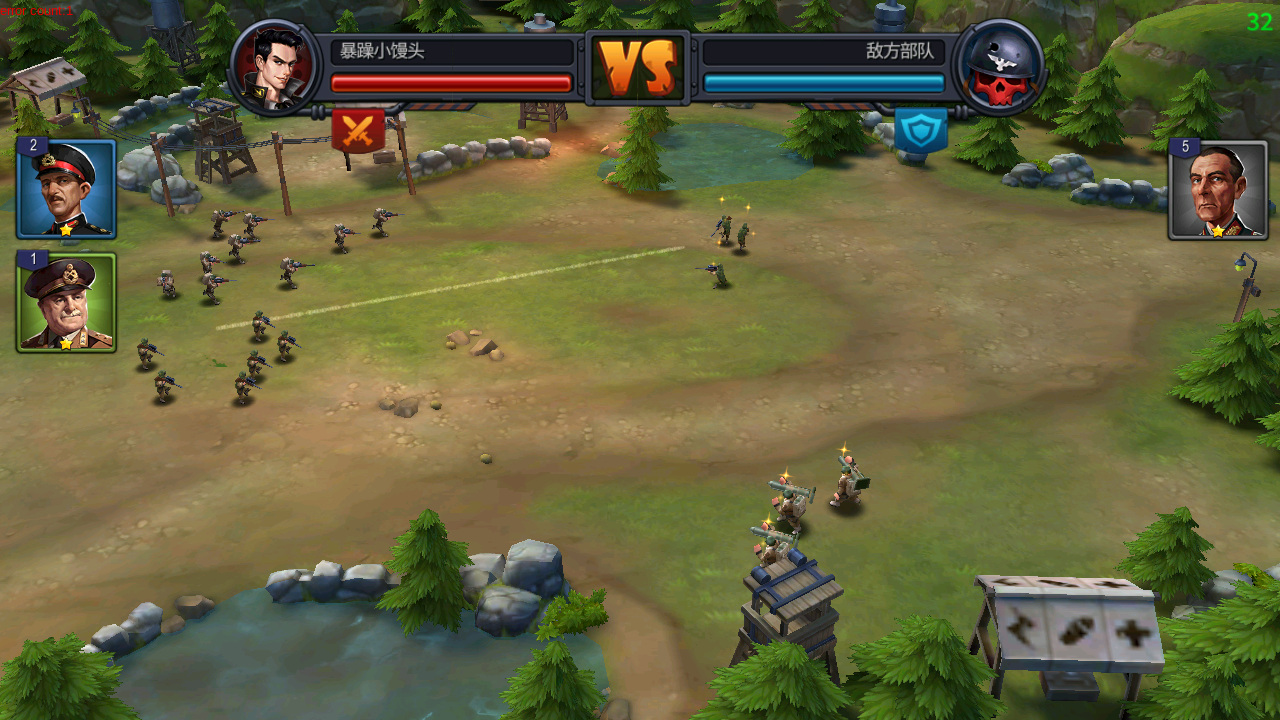Select the level 2 blue officer card
The image size is (1280, 720).
66,189
